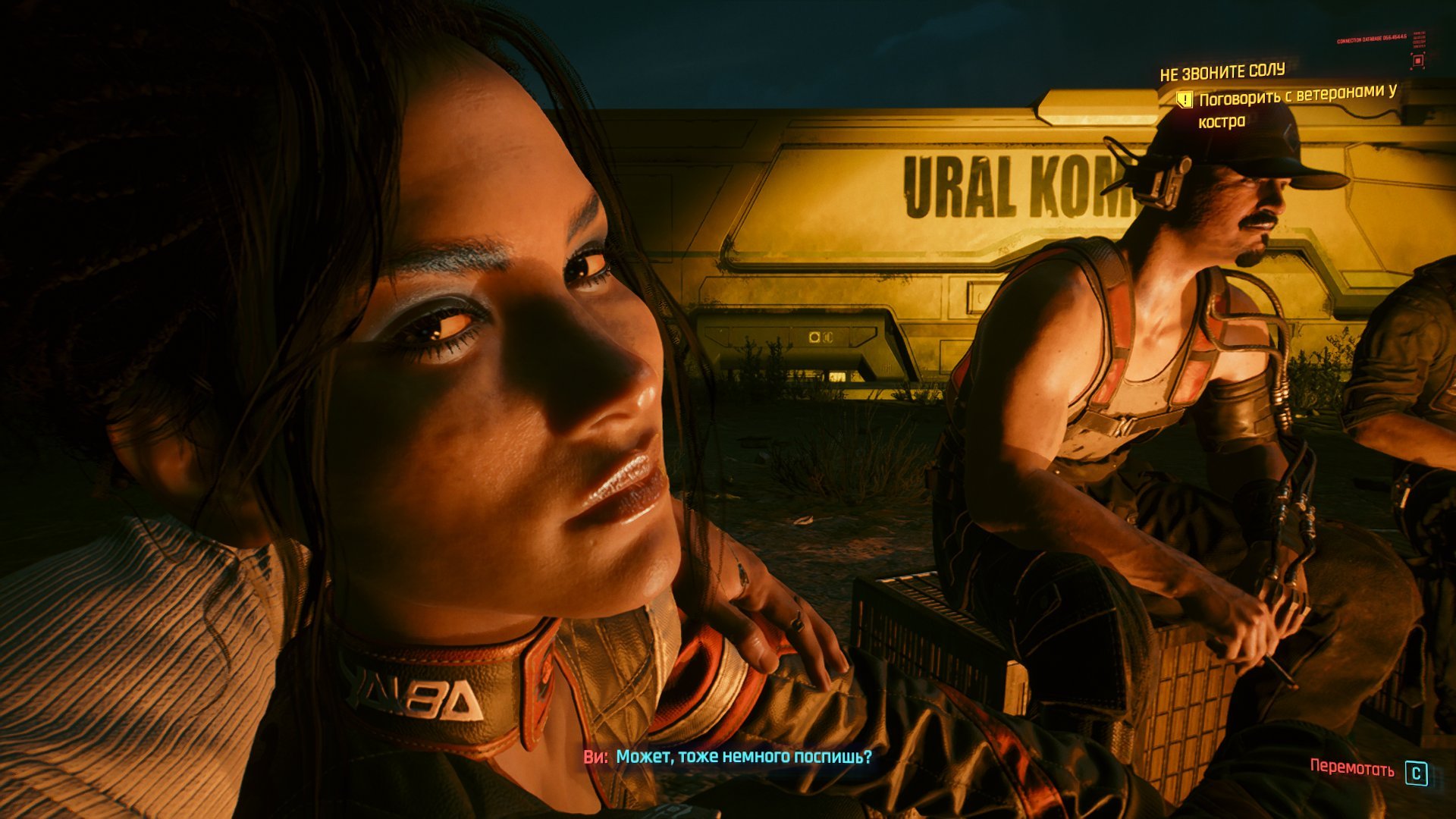Click Panam's face in the foreground
1456x819 pixels.
tap(516, 379)
